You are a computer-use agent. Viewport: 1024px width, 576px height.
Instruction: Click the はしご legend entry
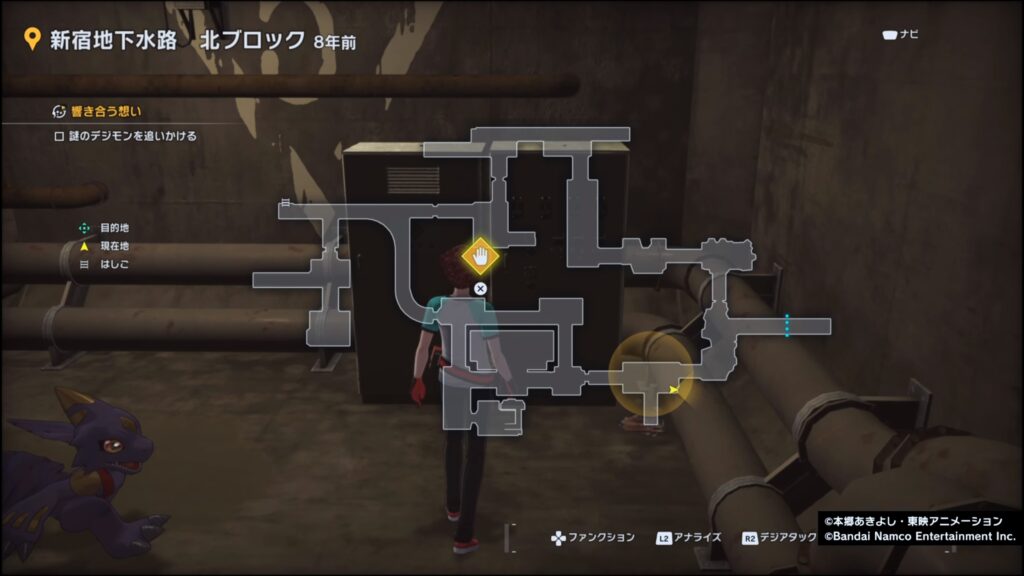coord(114,265)
